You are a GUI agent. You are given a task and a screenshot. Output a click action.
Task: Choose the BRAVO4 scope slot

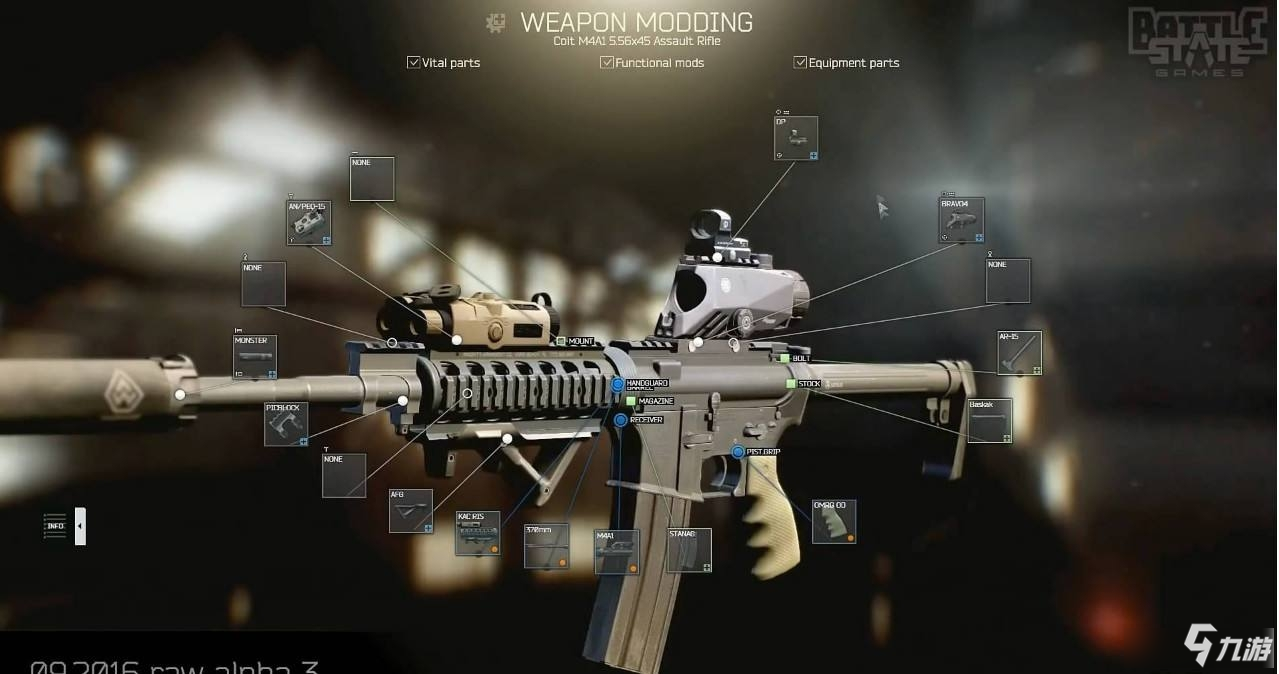[x=961, y=220]
